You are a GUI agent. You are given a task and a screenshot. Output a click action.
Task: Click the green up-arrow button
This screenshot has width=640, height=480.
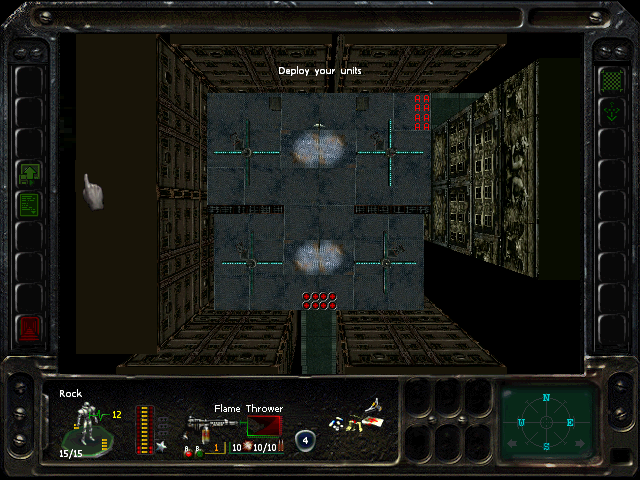pyautogui.click(x=30, y=174)
